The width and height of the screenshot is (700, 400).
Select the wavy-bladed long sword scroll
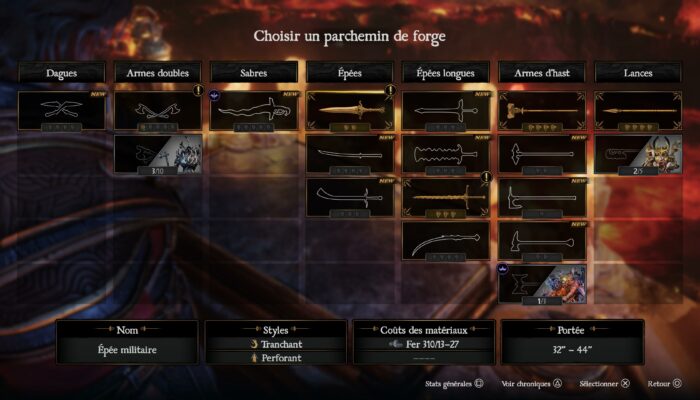pyautogui.click(x=446, y=154)
